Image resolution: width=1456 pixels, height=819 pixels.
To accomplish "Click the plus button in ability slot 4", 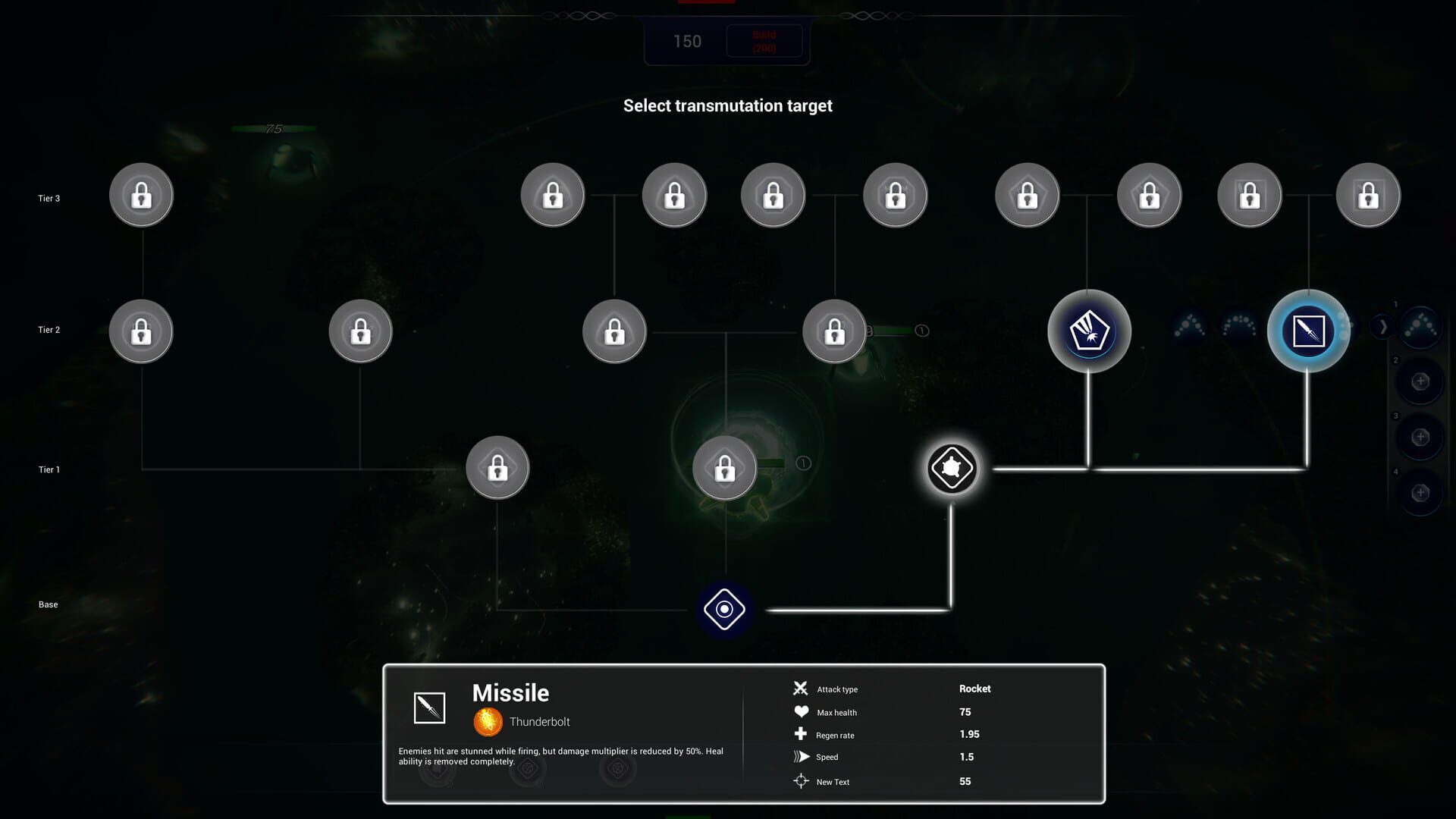I will (x=1421, y=494).
